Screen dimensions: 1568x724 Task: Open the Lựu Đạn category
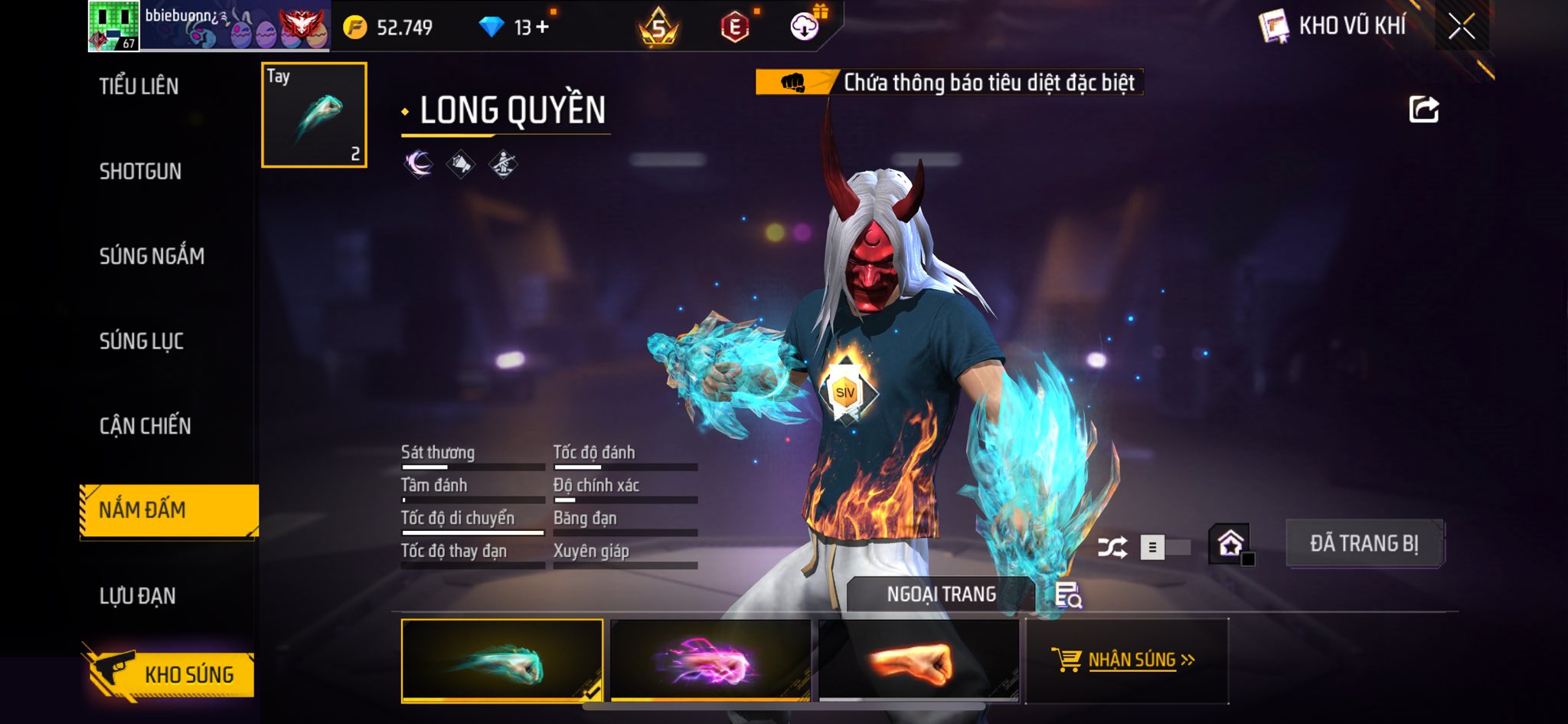pos(138,596)
